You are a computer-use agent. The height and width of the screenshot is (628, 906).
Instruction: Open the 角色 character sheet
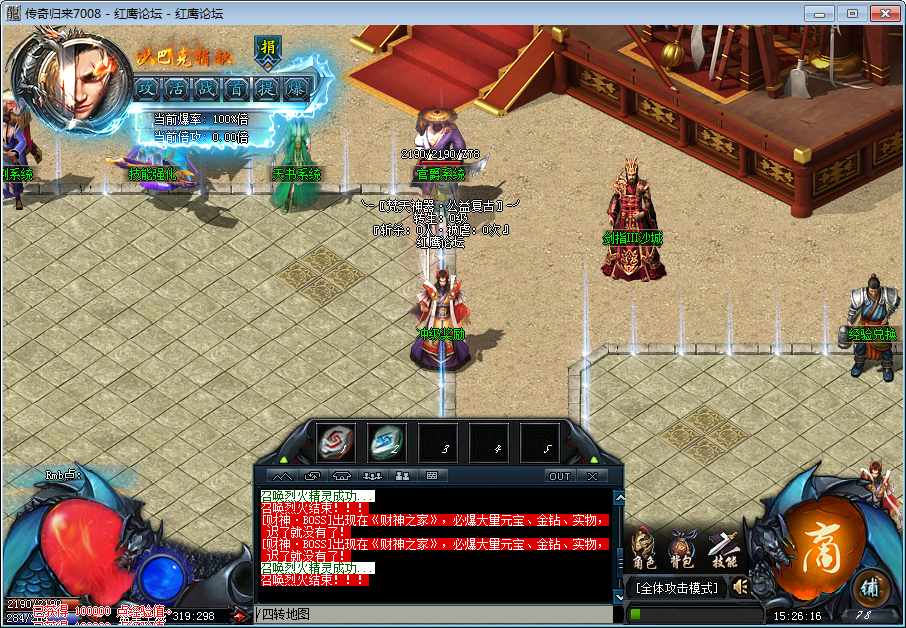[x=645, y=551]
